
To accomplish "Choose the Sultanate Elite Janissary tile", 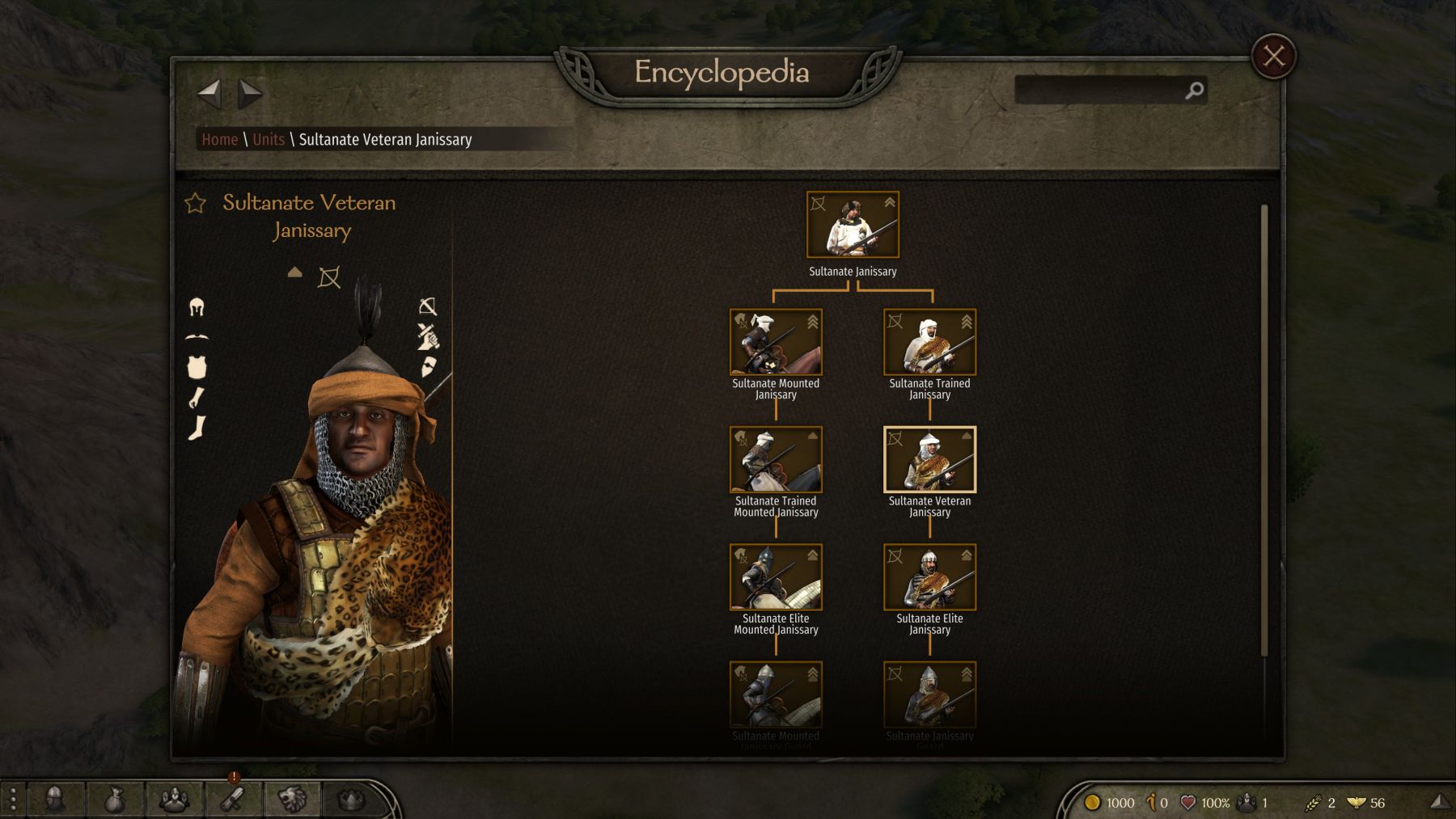I will pos(929,577).
